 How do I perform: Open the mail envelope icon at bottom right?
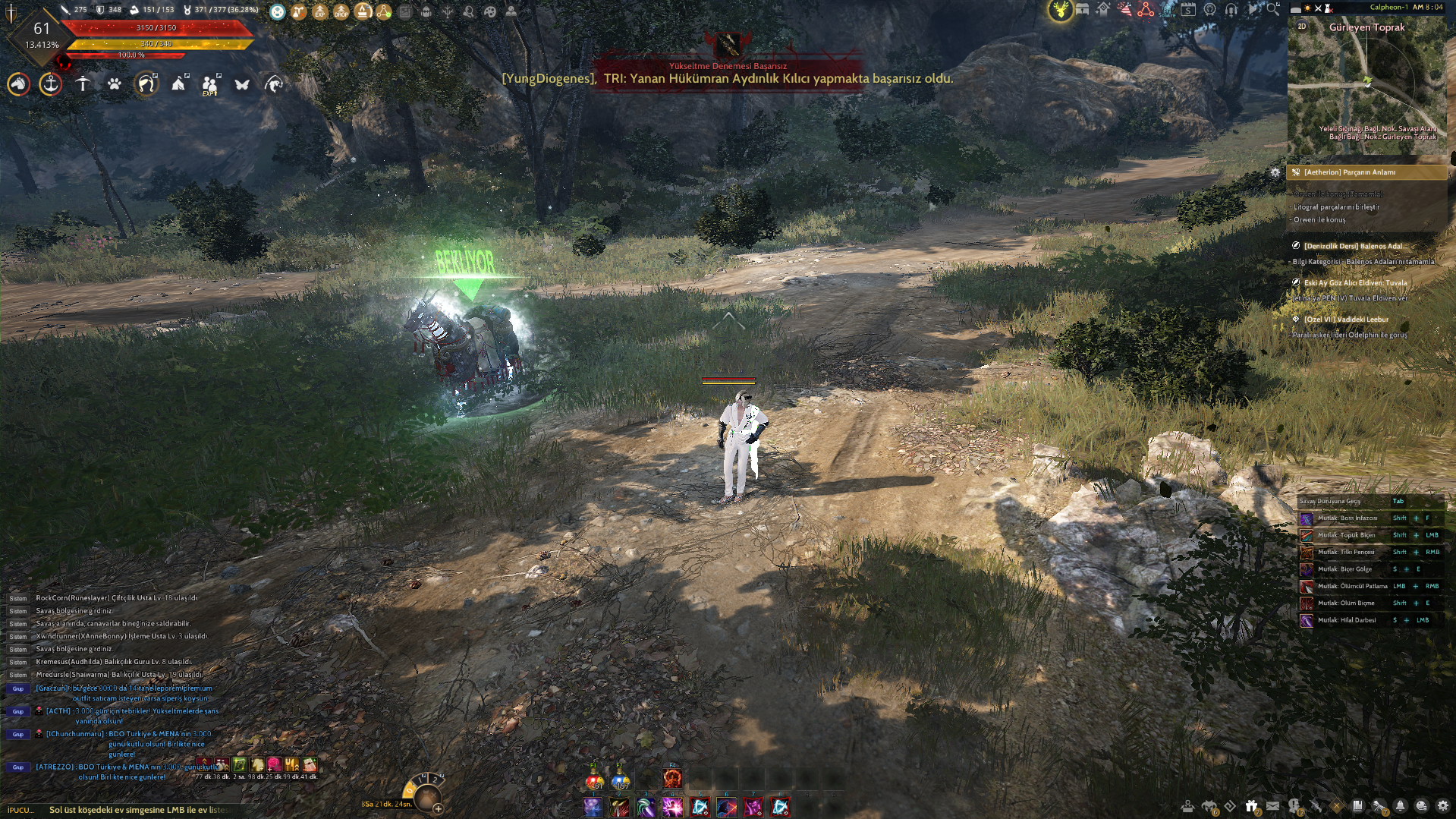(1273, 805)
